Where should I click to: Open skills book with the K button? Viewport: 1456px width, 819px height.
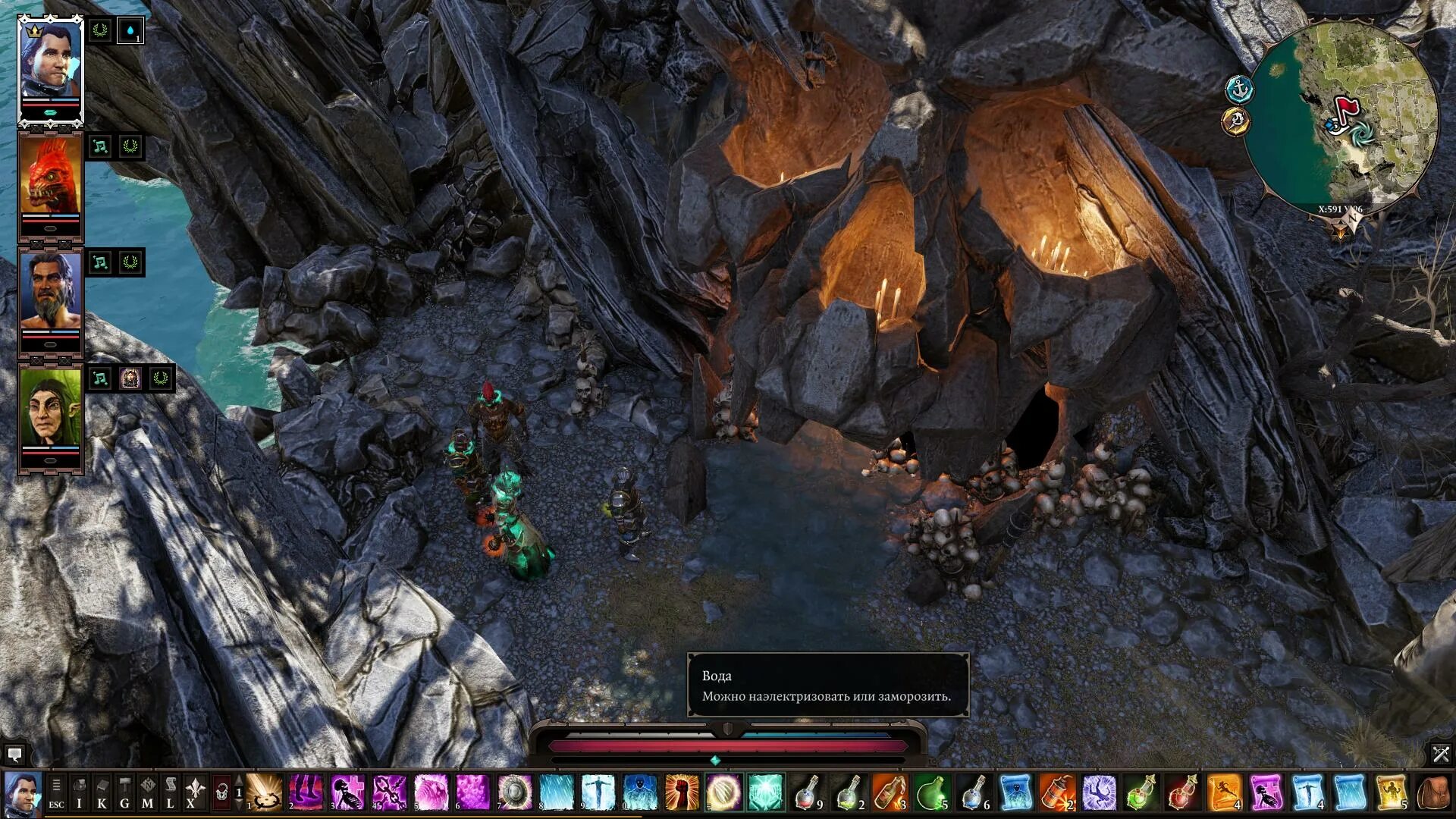[102, 792]
